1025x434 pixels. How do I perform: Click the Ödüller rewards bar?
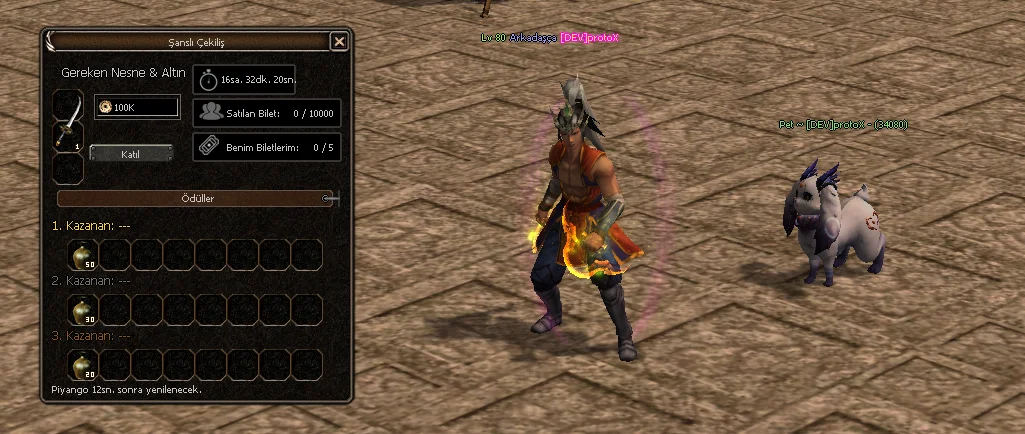click(x=193, y=198)
